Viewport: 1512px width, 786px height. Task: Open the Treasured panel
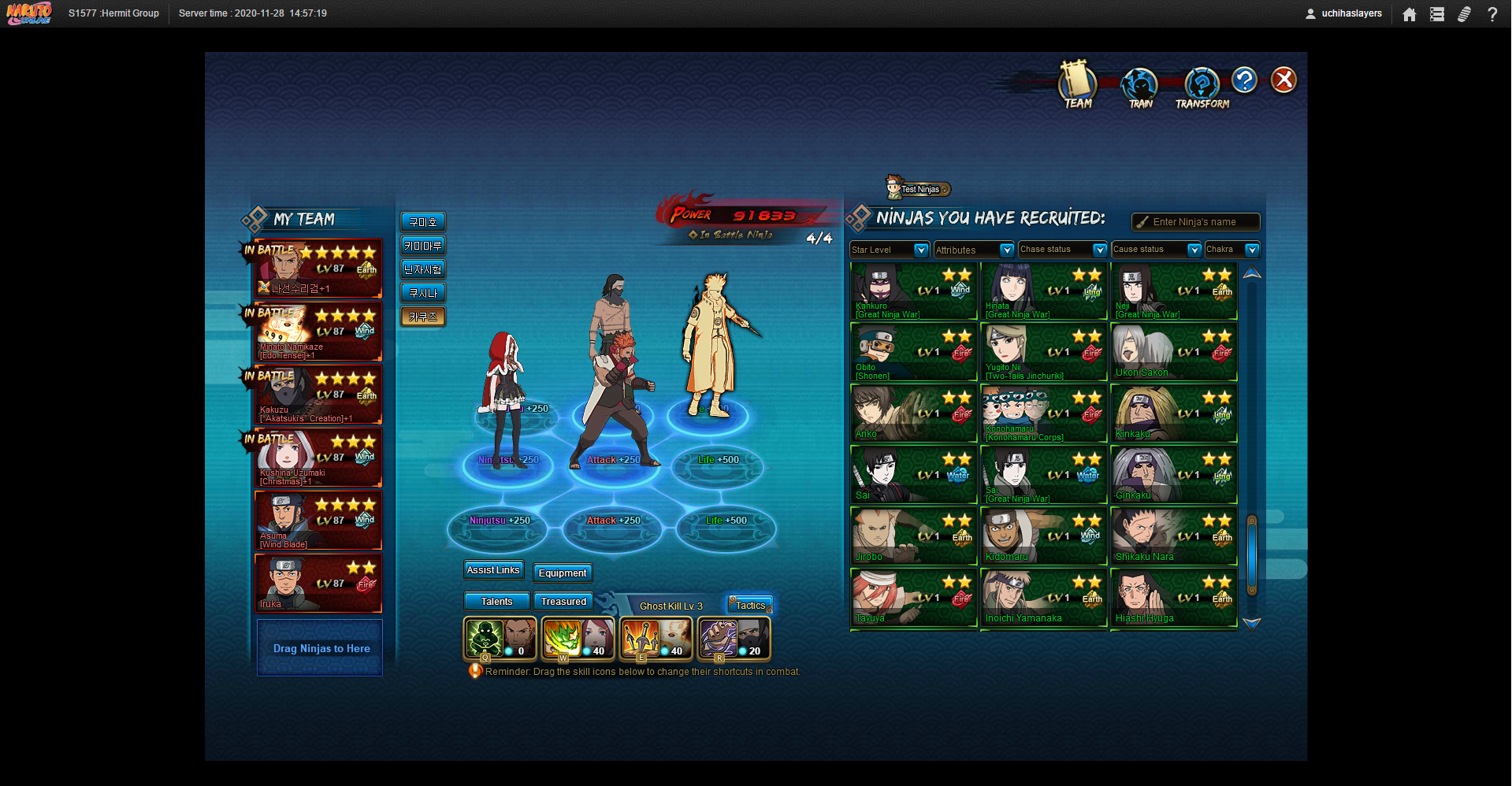click(563, 602)
